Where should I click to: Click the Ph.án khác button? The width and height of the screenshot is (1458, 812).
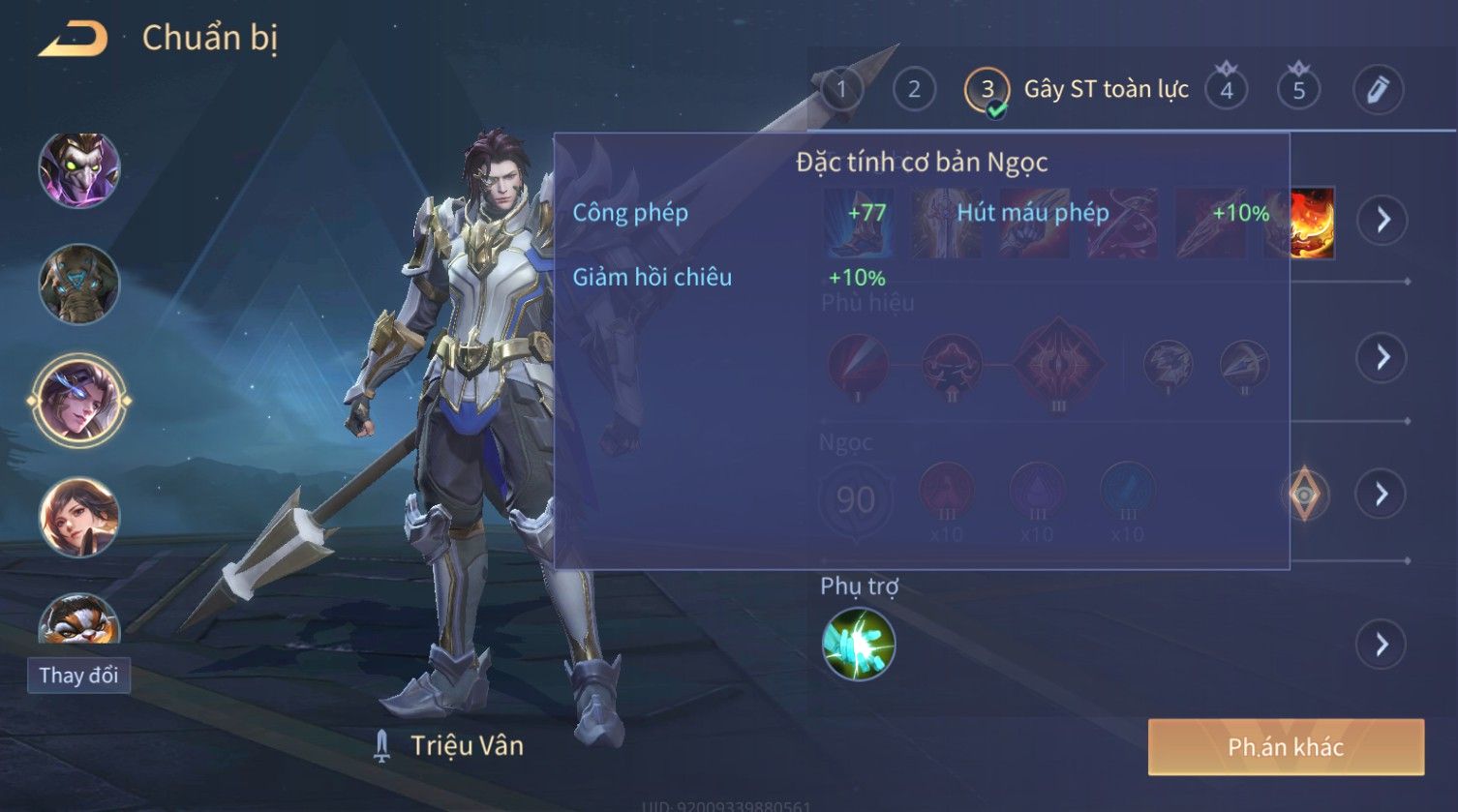[x=1286, y=747]
